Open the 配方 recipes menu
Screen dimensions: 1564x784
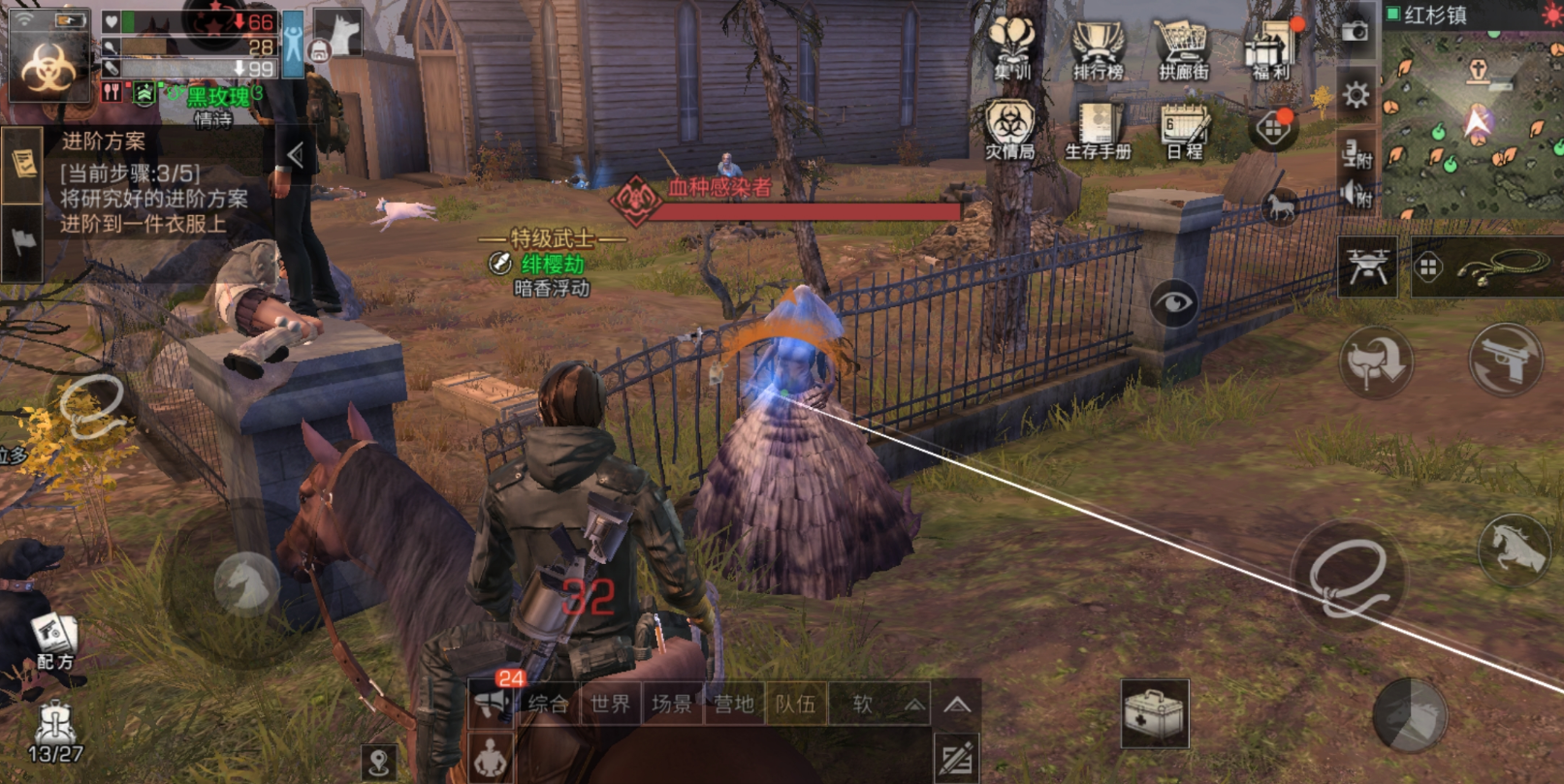[x=53, y=640]
